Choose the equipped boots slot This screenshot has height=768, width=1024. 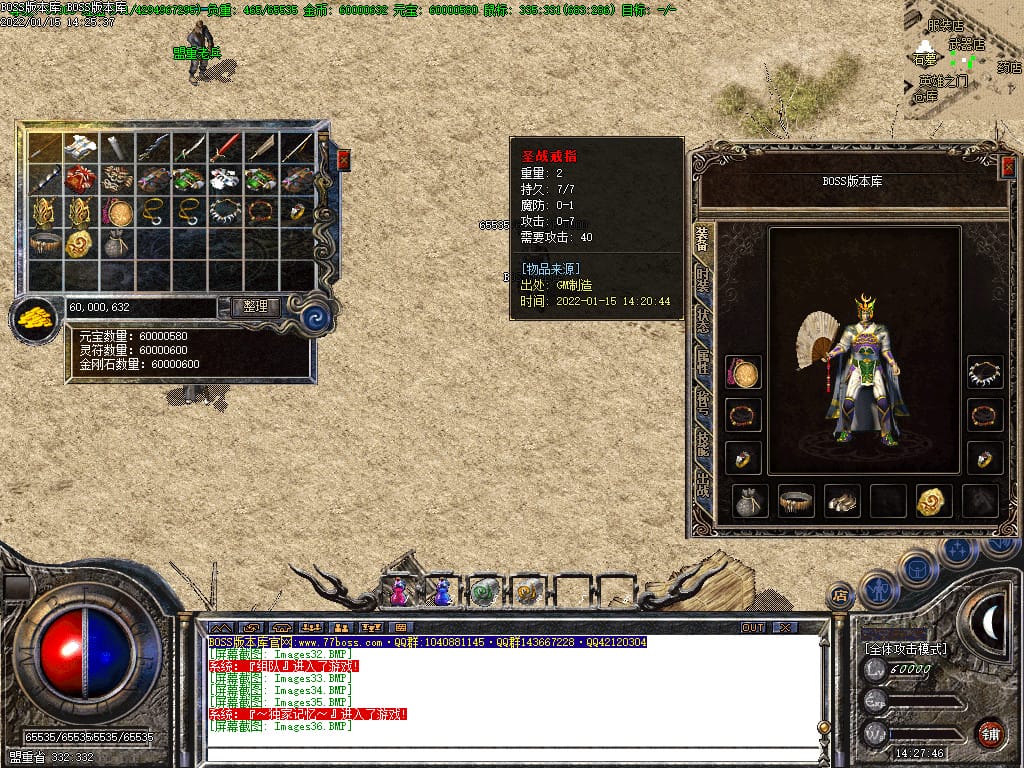(842, 501)
